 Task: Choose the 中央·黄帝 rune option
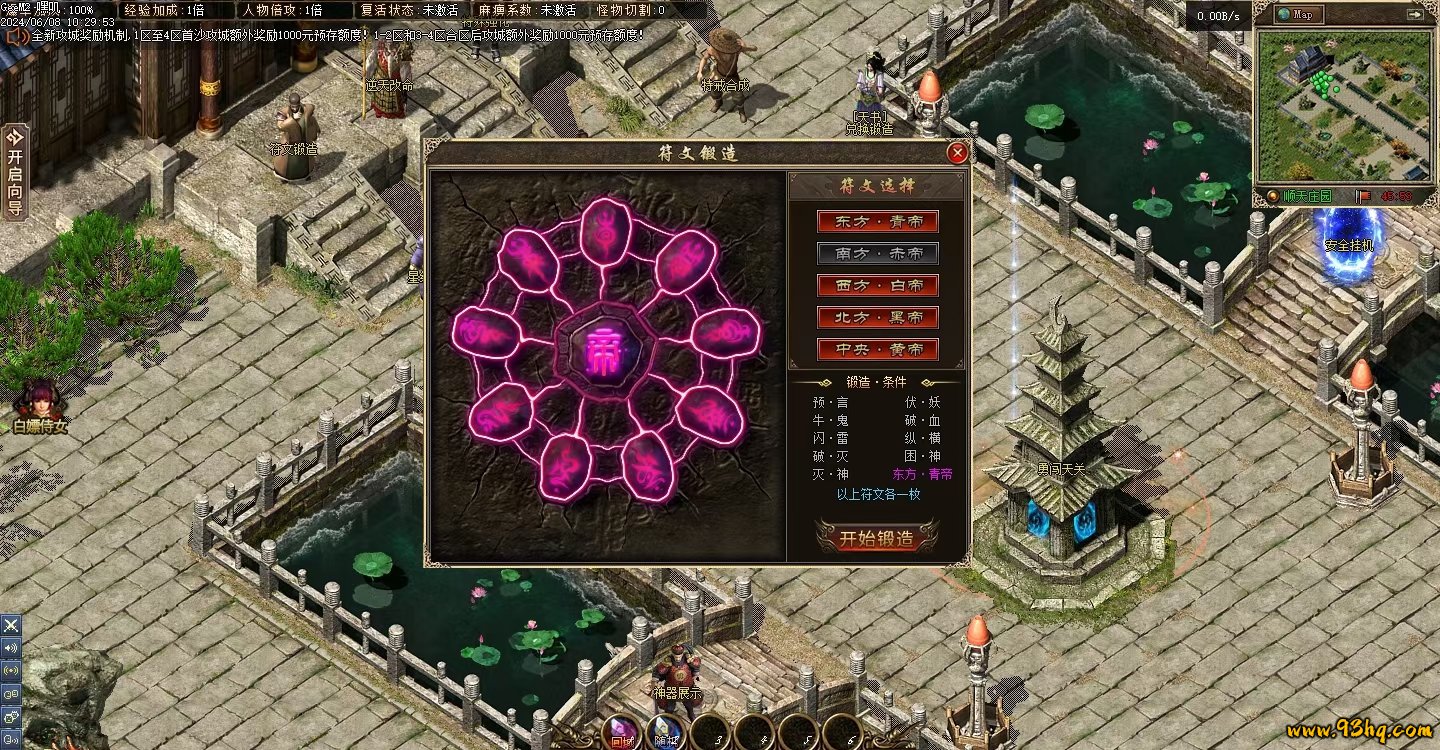pos(878,349)
